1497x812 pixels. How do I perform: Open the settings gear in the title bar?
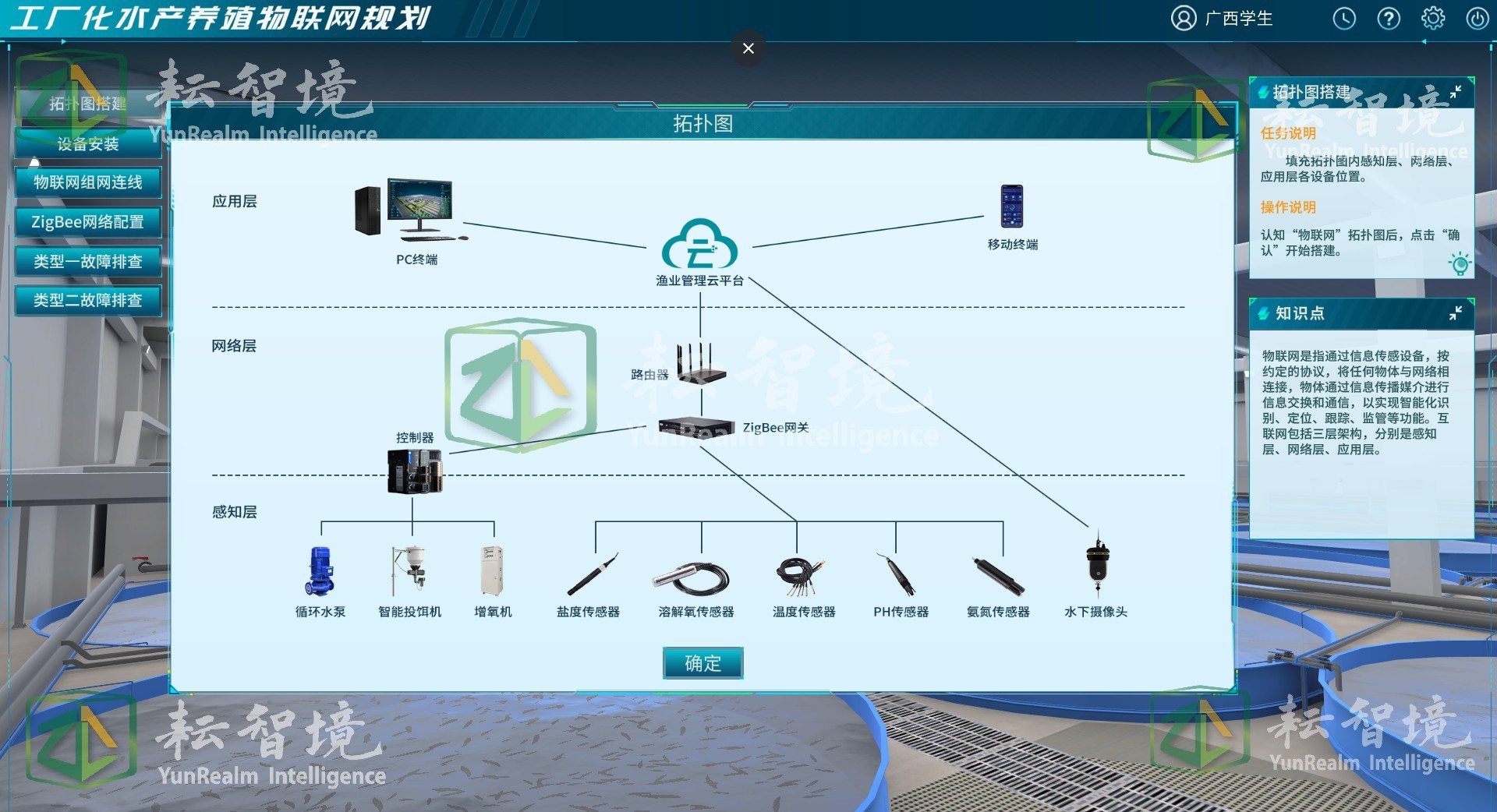1433,18
